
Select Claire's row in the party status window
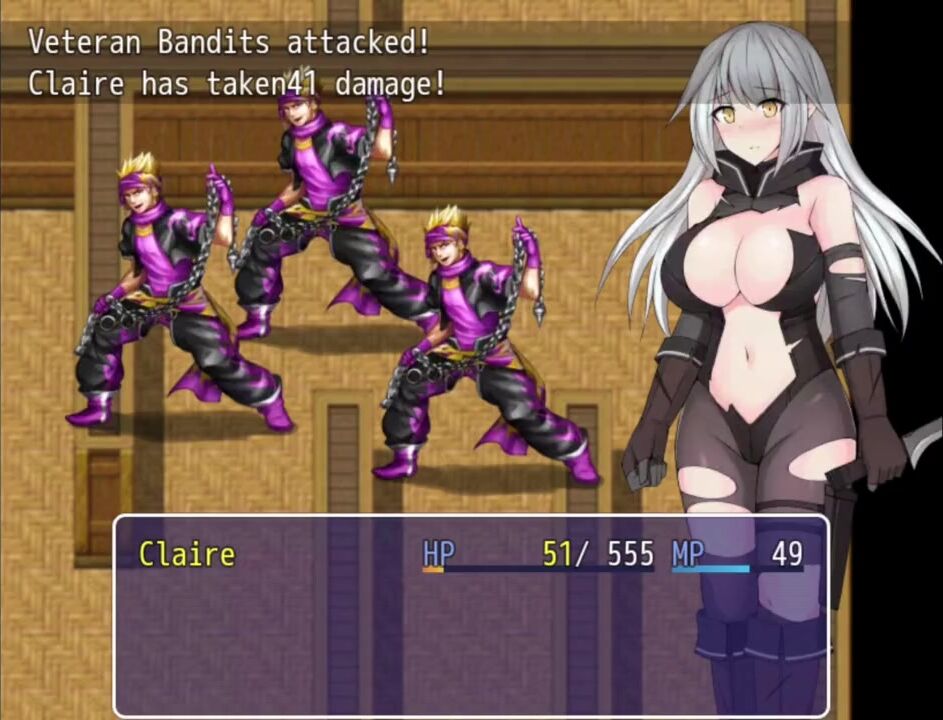click(470, 554)
